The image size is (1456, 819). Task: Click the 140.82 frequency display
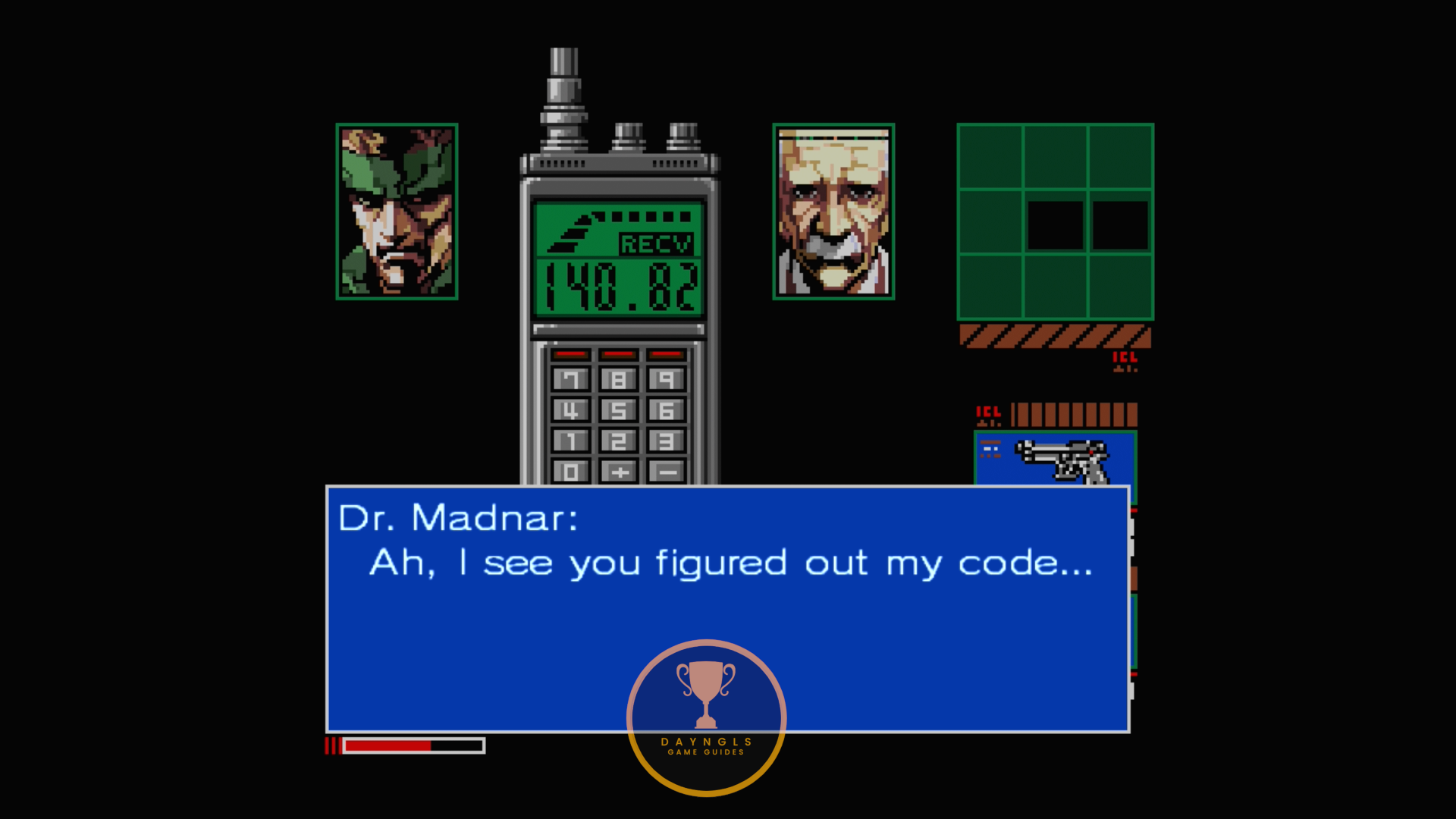click(x=620, y=287)
